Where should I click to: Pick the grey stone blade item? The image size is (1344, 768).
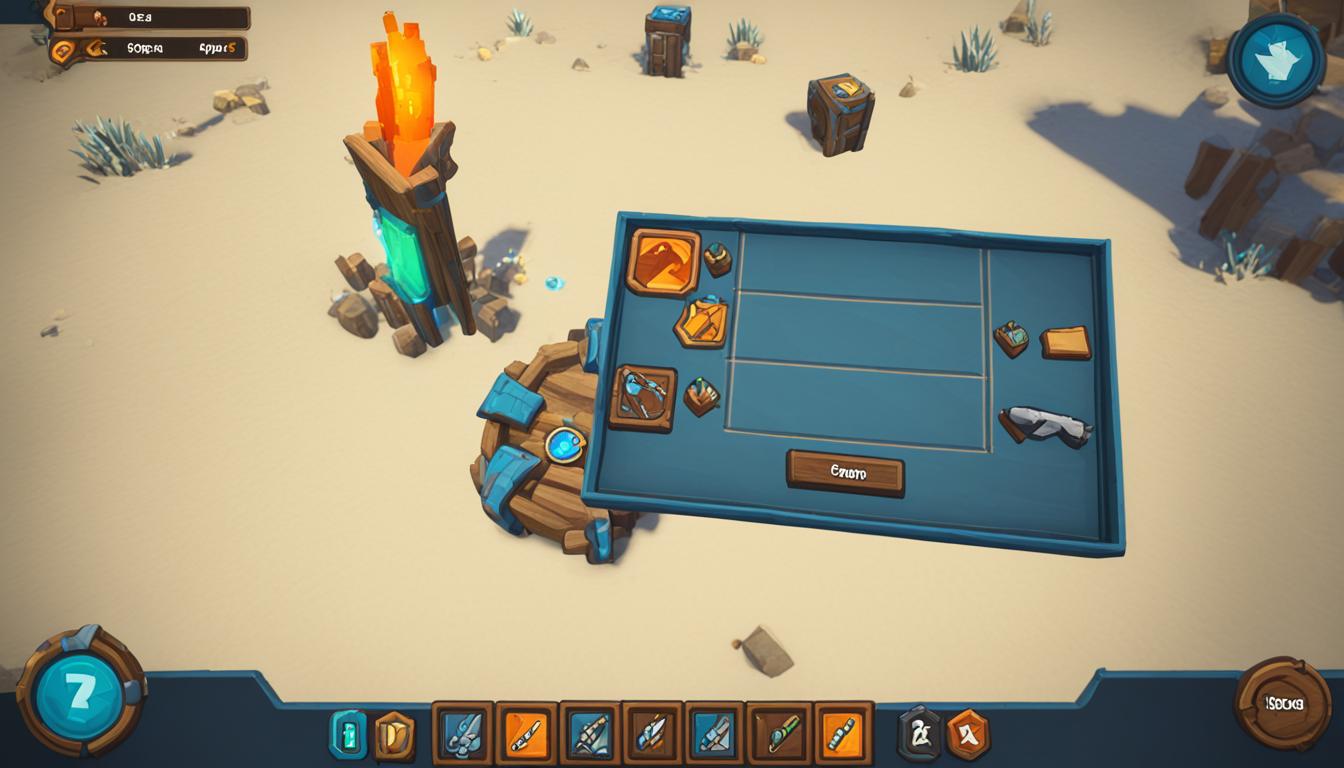click(x=1046, y=425)
